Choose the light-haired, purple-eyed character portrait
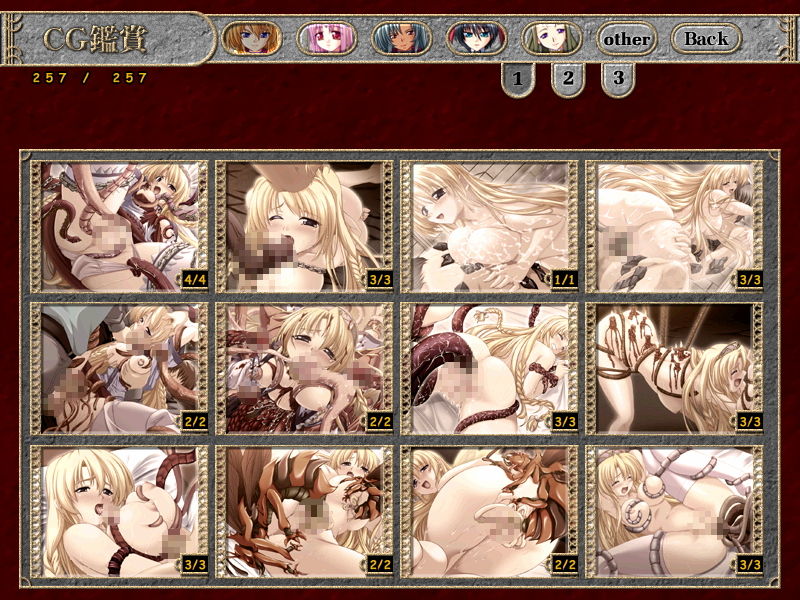The image size is (800, 600). click(x=551, y=39)
